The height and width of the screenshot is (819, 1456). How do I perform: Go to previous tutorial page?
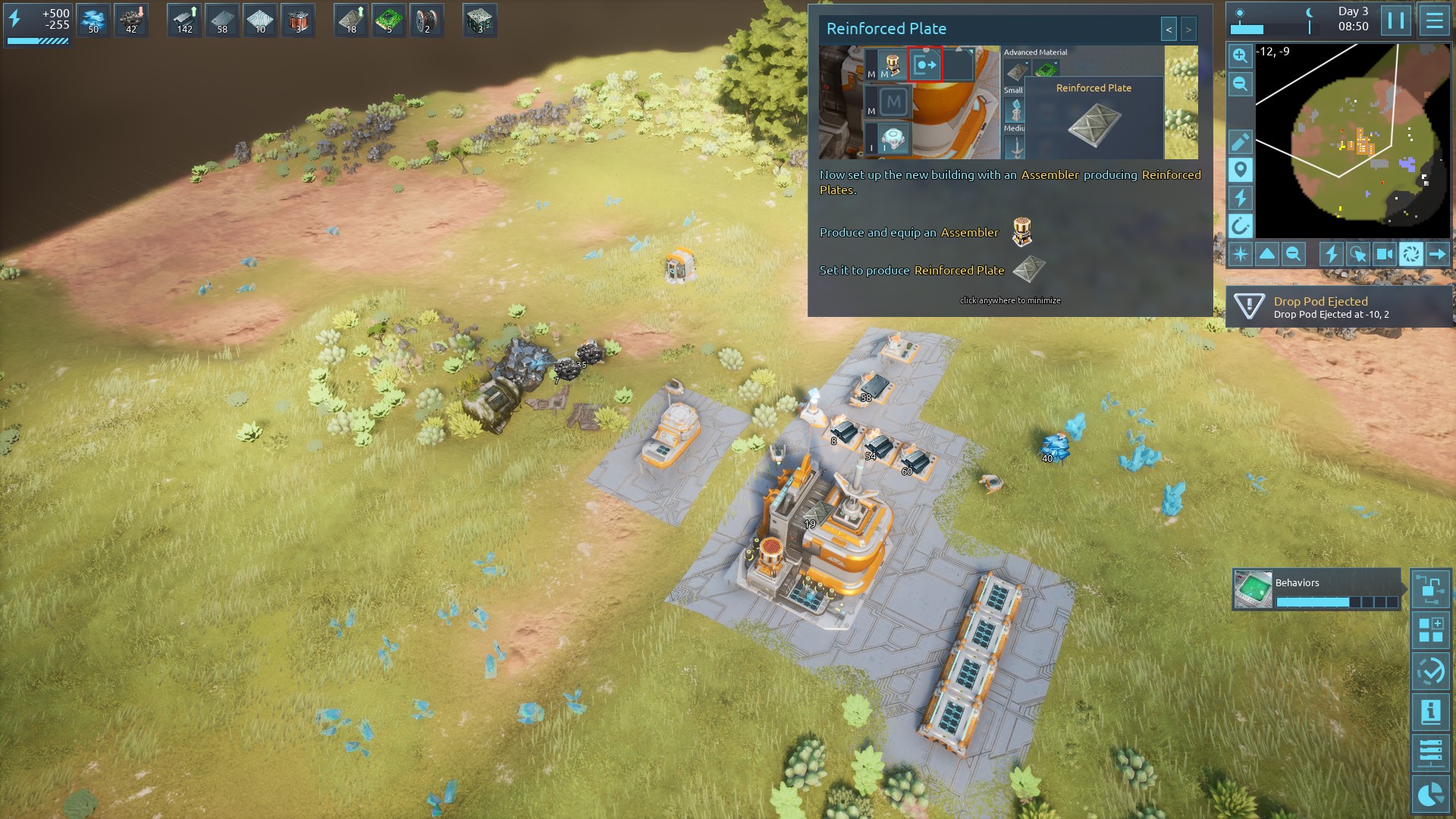1169,30
